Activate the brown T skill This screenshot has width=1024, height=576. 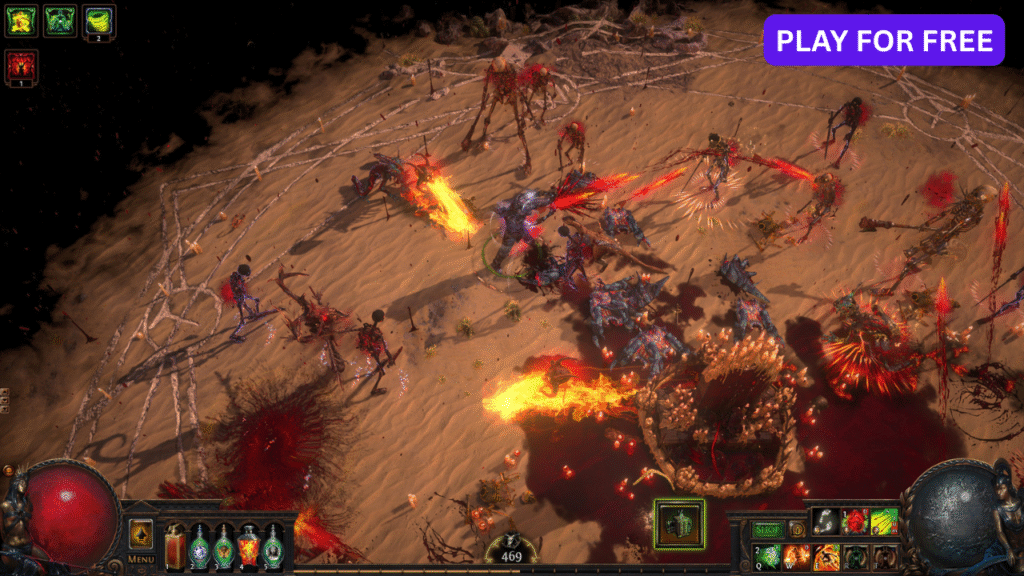[x=885, y=557]
